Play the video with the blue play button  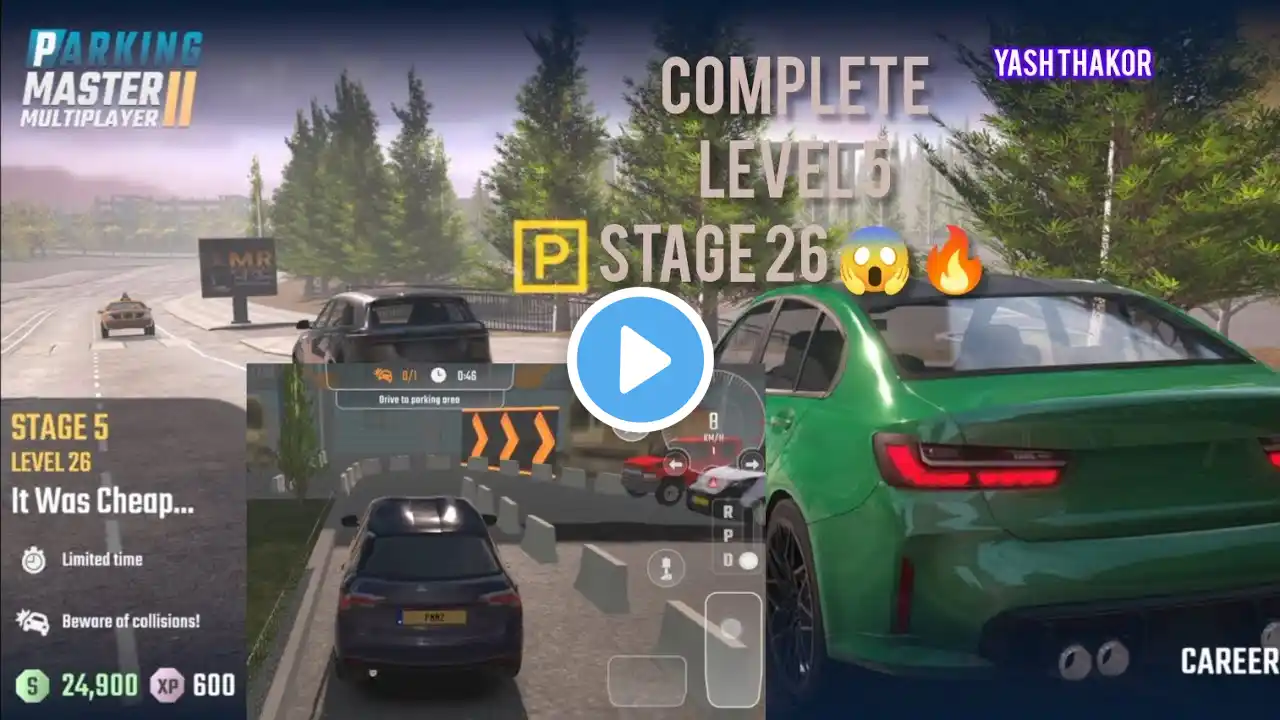640,360
